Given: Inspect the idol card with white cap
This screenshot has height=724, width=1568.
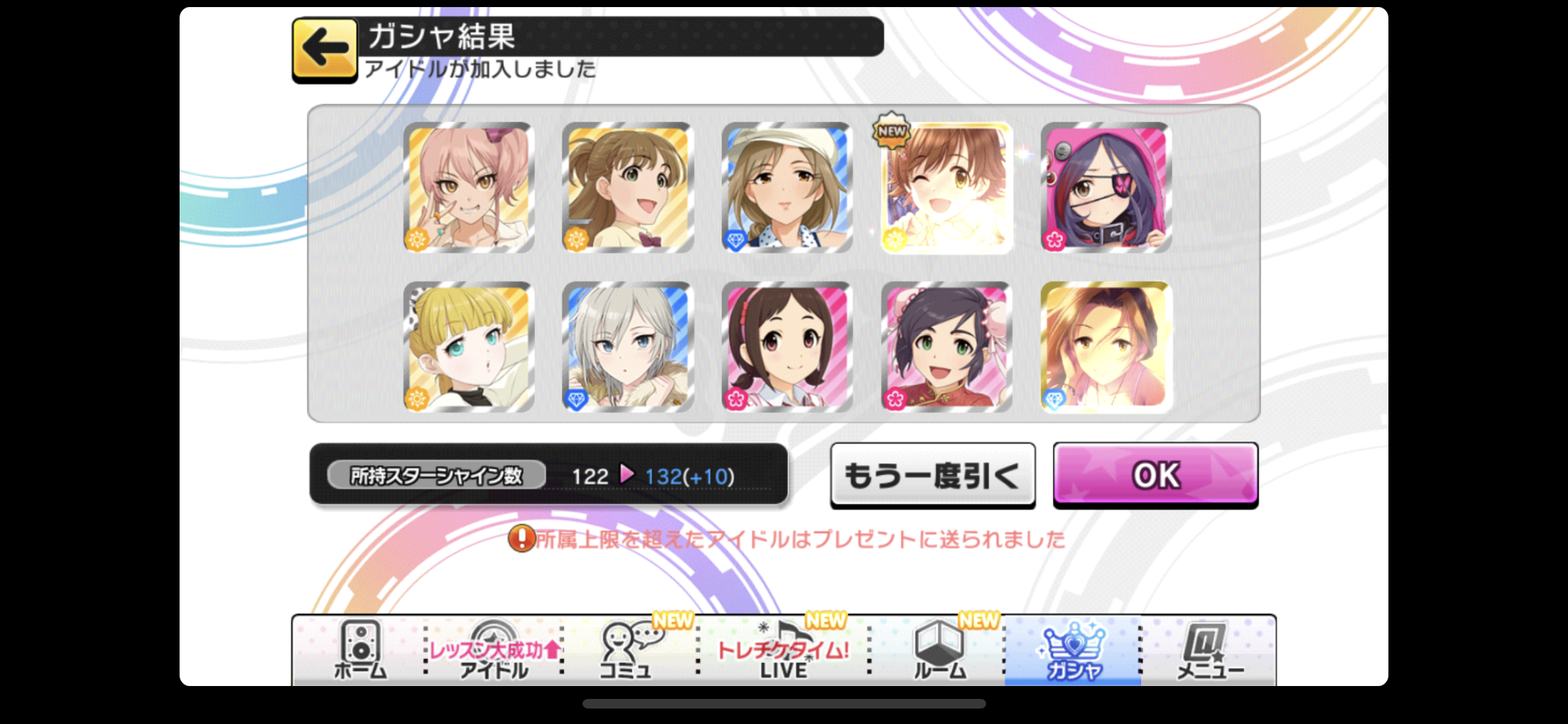Looking at the screenshot, I should (x=787, y=187).
